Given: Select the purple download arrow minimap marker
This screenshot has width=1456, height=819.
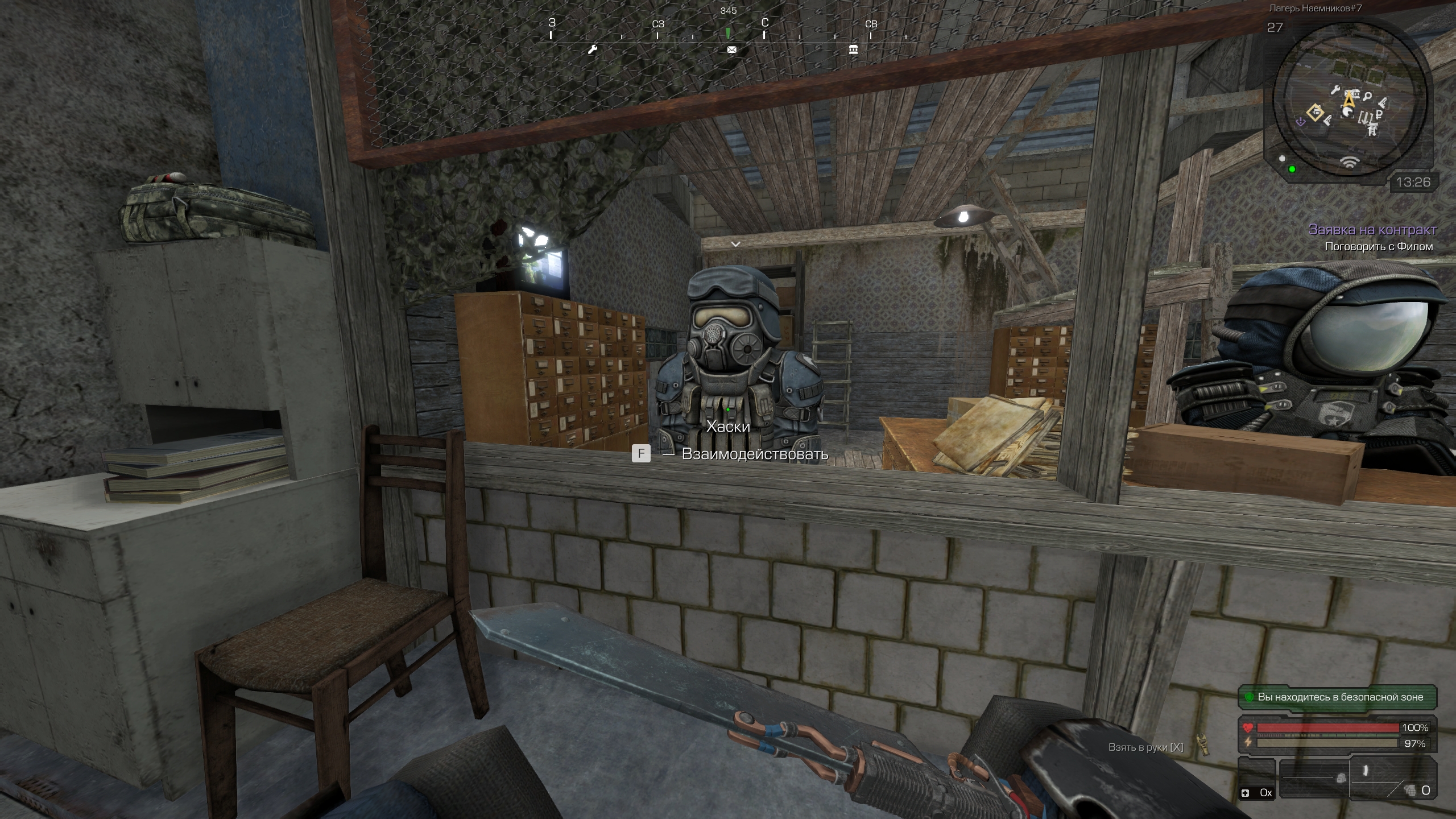Looking at the screenshot, I should pyautogui.click(x=1300, y=121).
